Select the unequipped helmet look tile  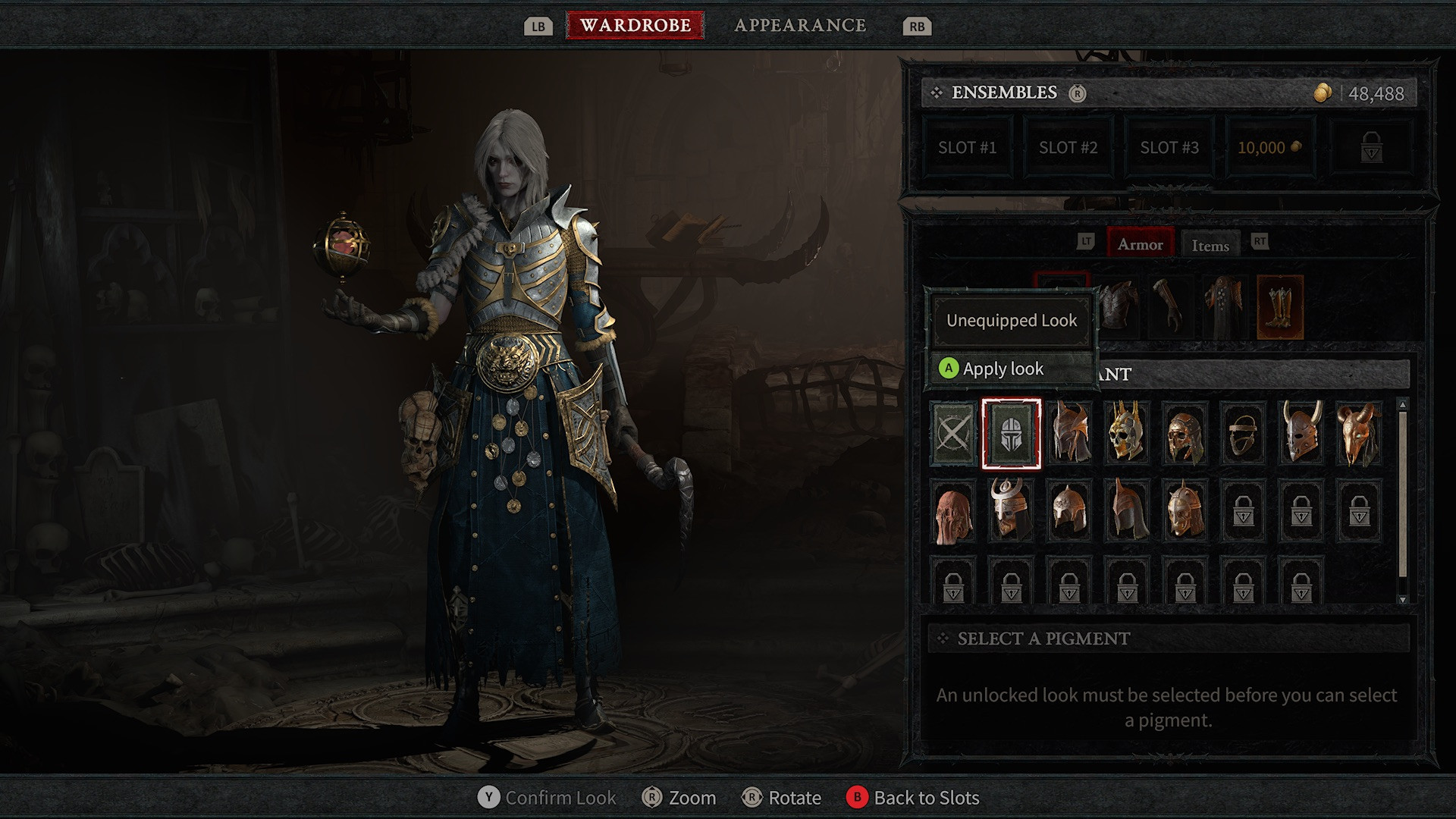click(1011, 434)
